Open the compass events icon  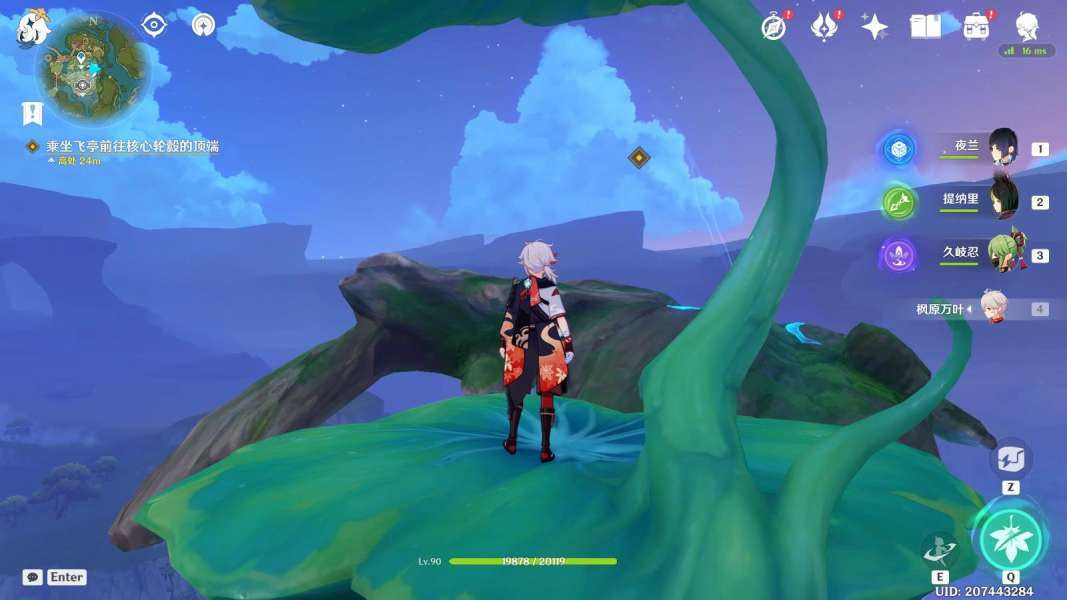(x=773, y=27)
